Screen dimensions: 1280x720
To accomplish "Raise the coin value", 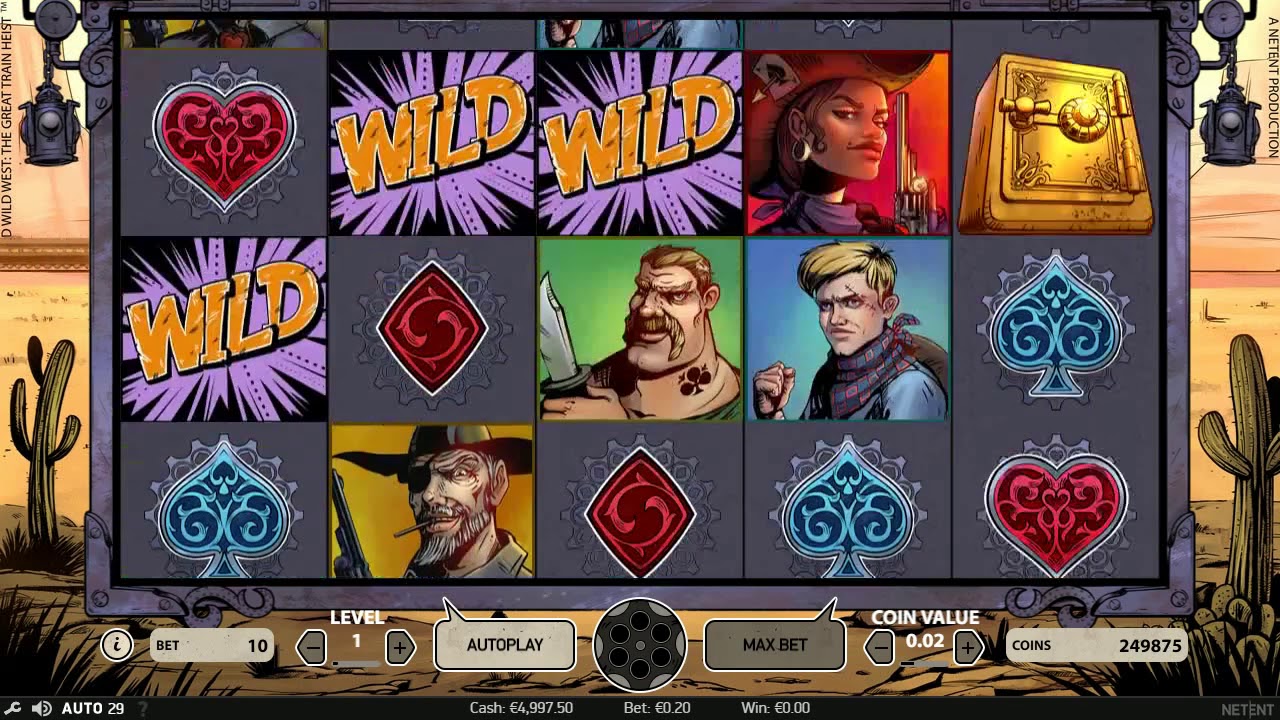I will pyautogui.click(x=967, y=648).
